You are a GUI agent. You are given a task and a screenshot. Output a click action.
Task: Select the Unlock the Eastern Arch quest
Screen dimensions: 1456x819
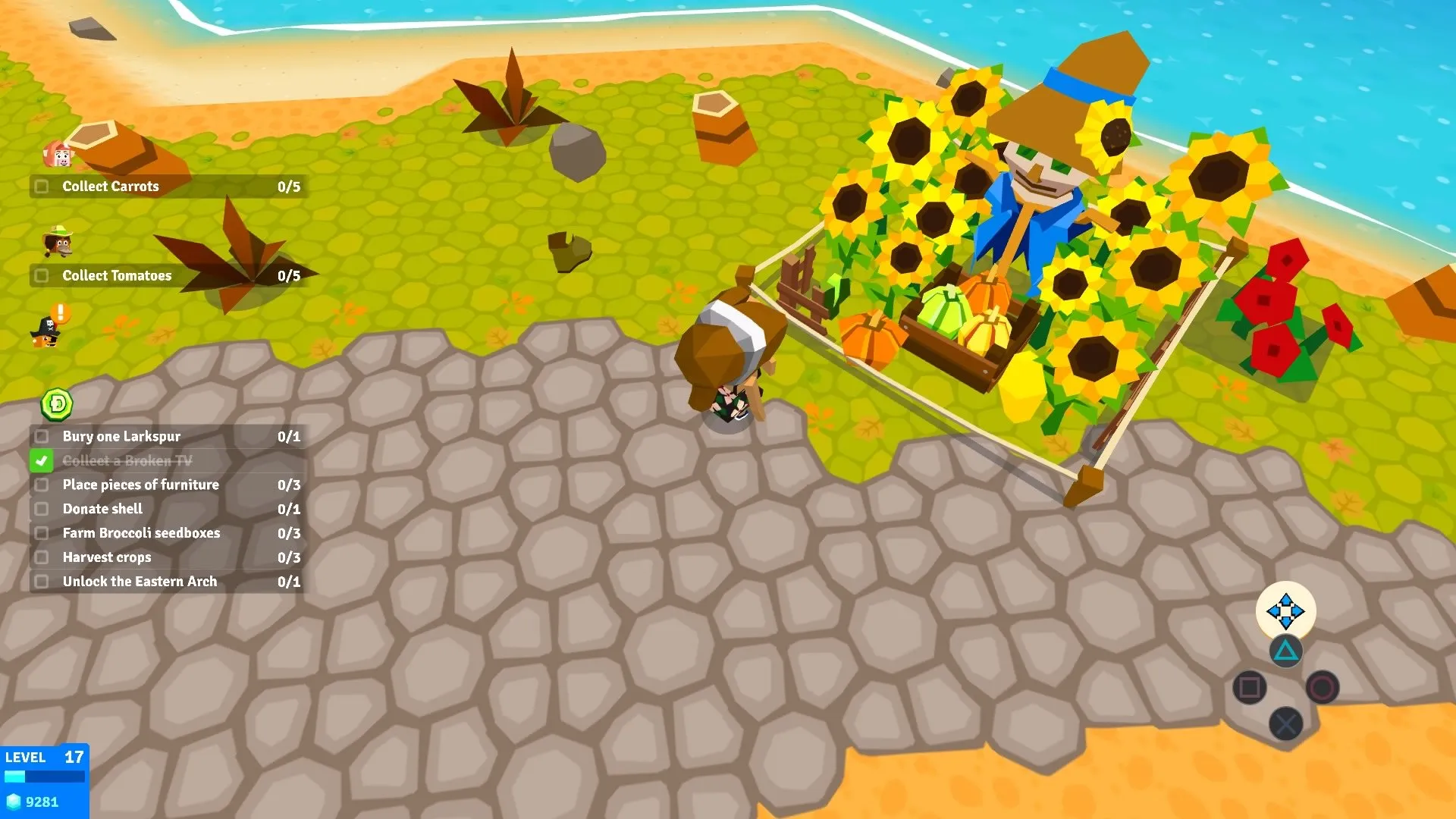pos(139,582)
